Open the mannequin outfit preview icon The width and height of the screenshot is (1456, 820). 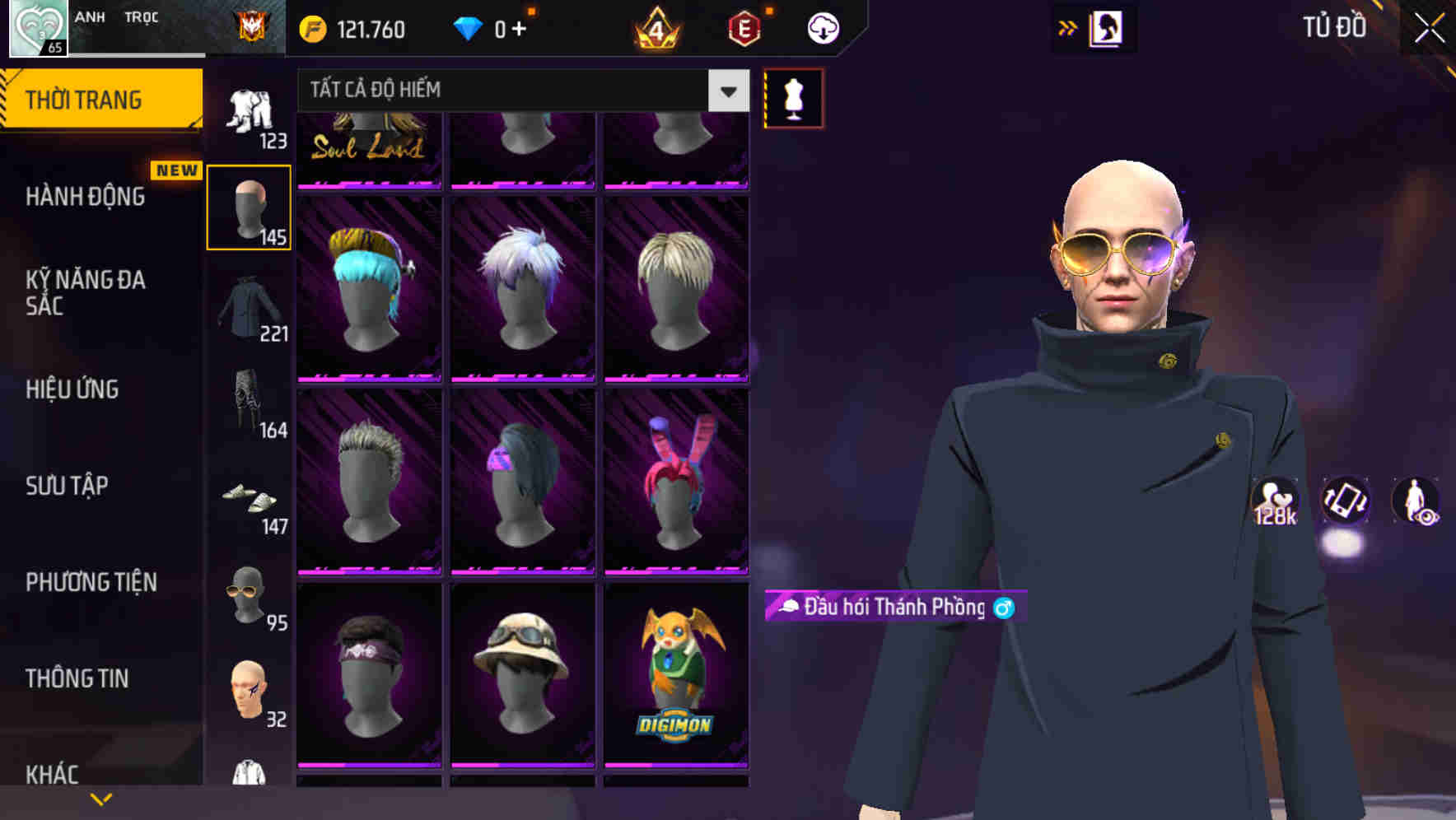point(793,97)
